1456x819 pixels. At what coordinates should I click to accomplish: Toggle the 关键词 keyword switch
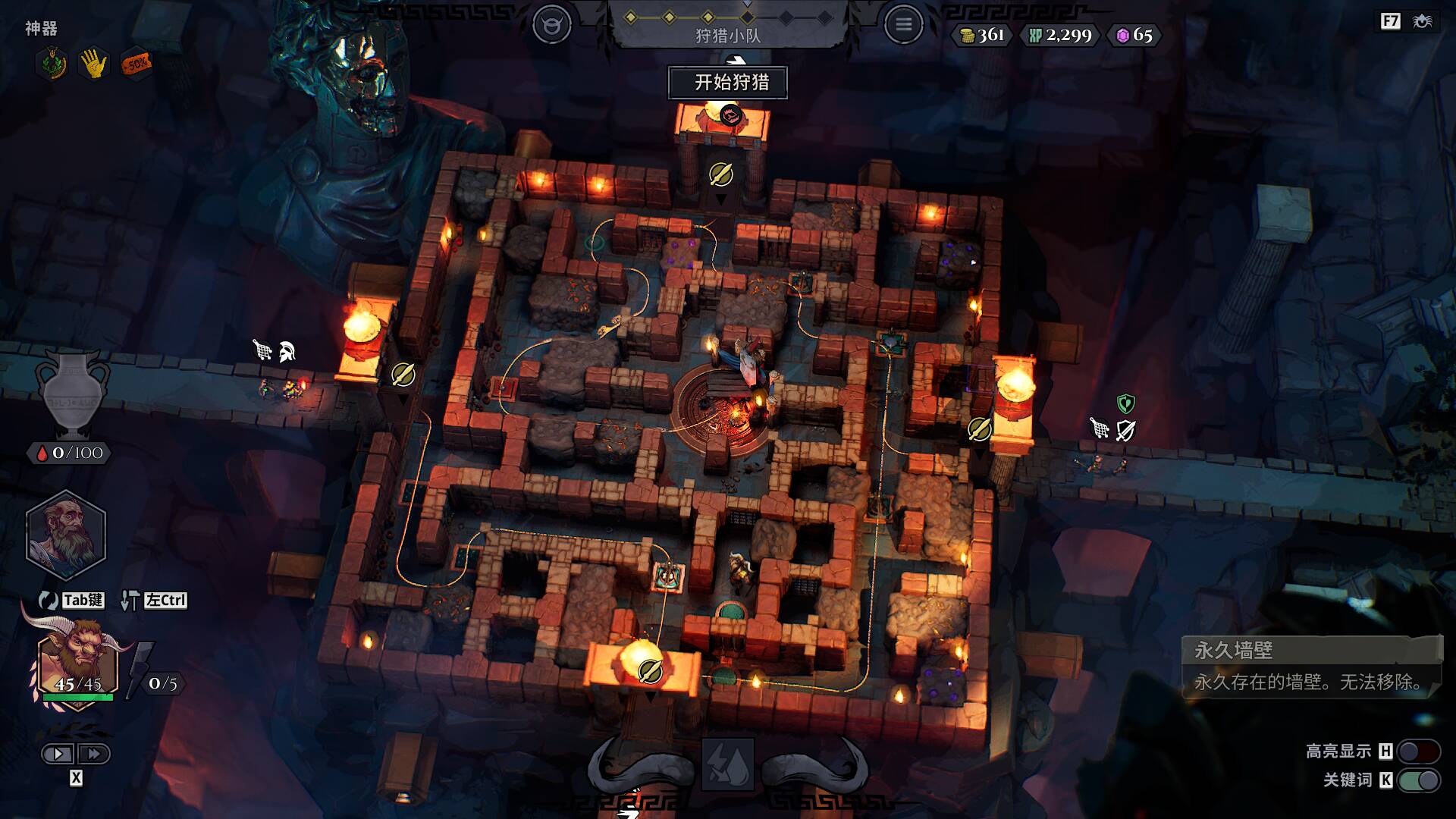point(1418,780)
